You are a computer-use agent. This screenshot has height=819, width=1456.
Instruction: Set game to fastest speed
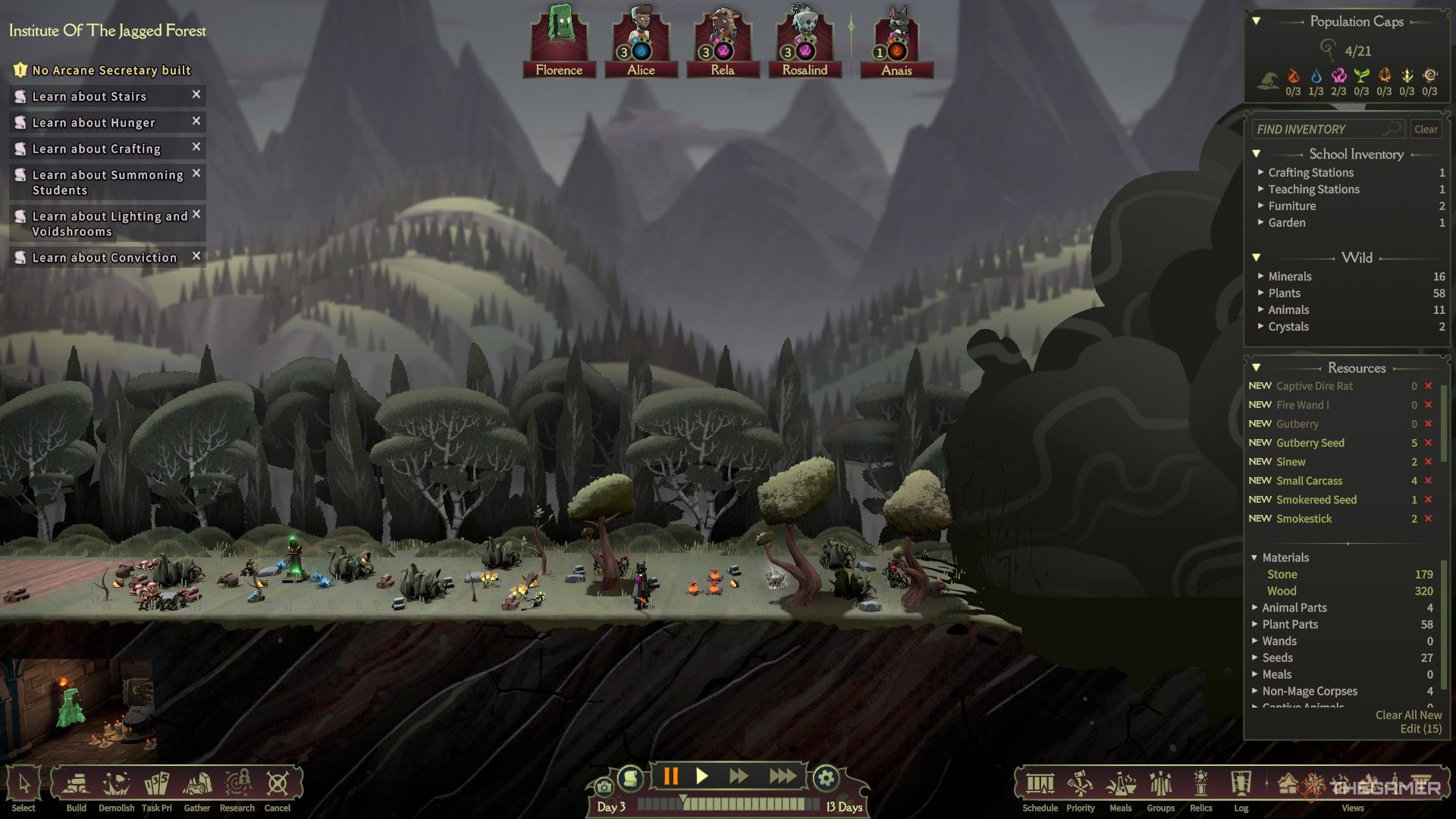click(x=782, y=777)
